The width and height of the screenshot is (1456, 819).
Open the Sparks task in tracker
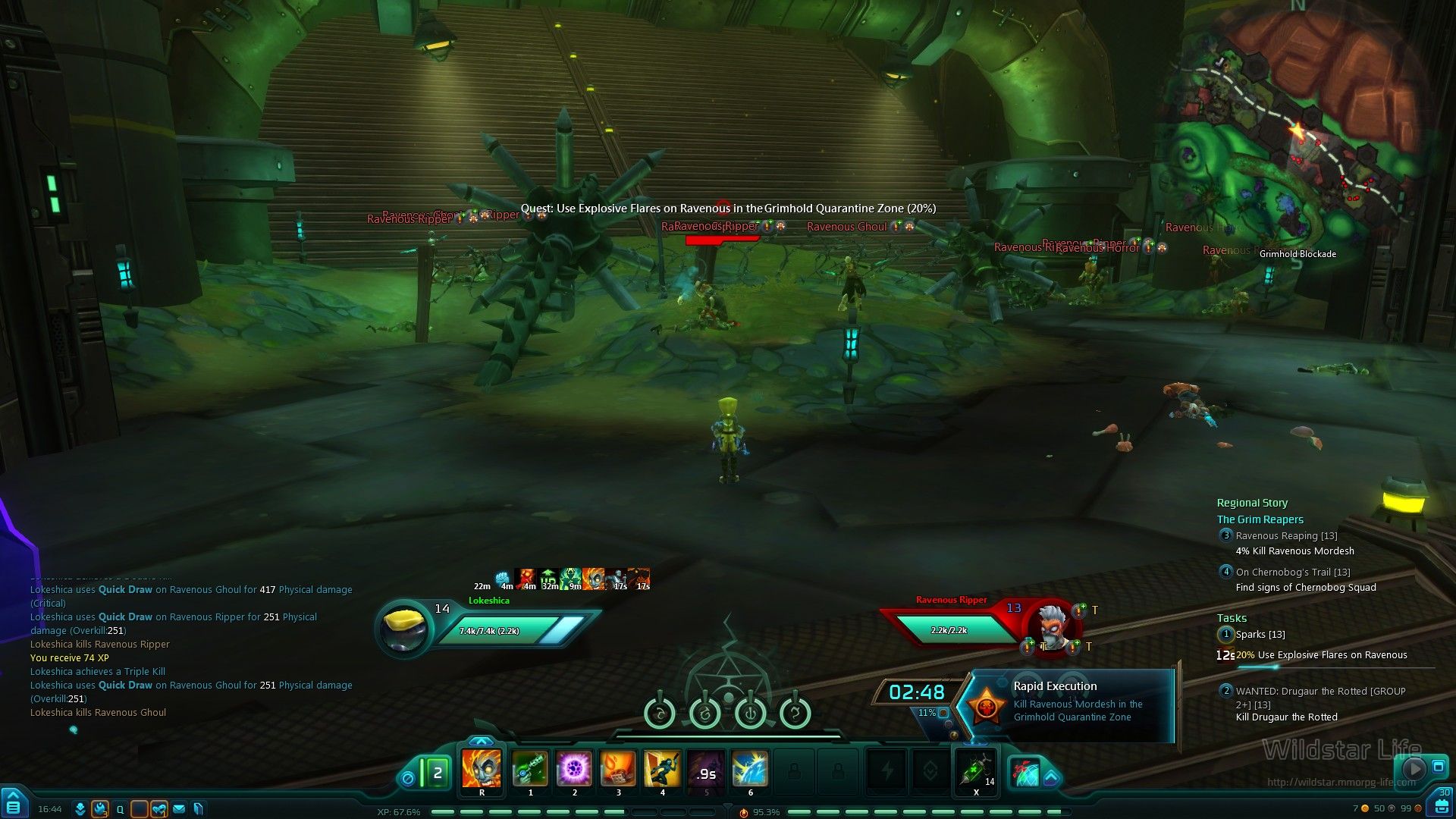tap(1260, 635)
